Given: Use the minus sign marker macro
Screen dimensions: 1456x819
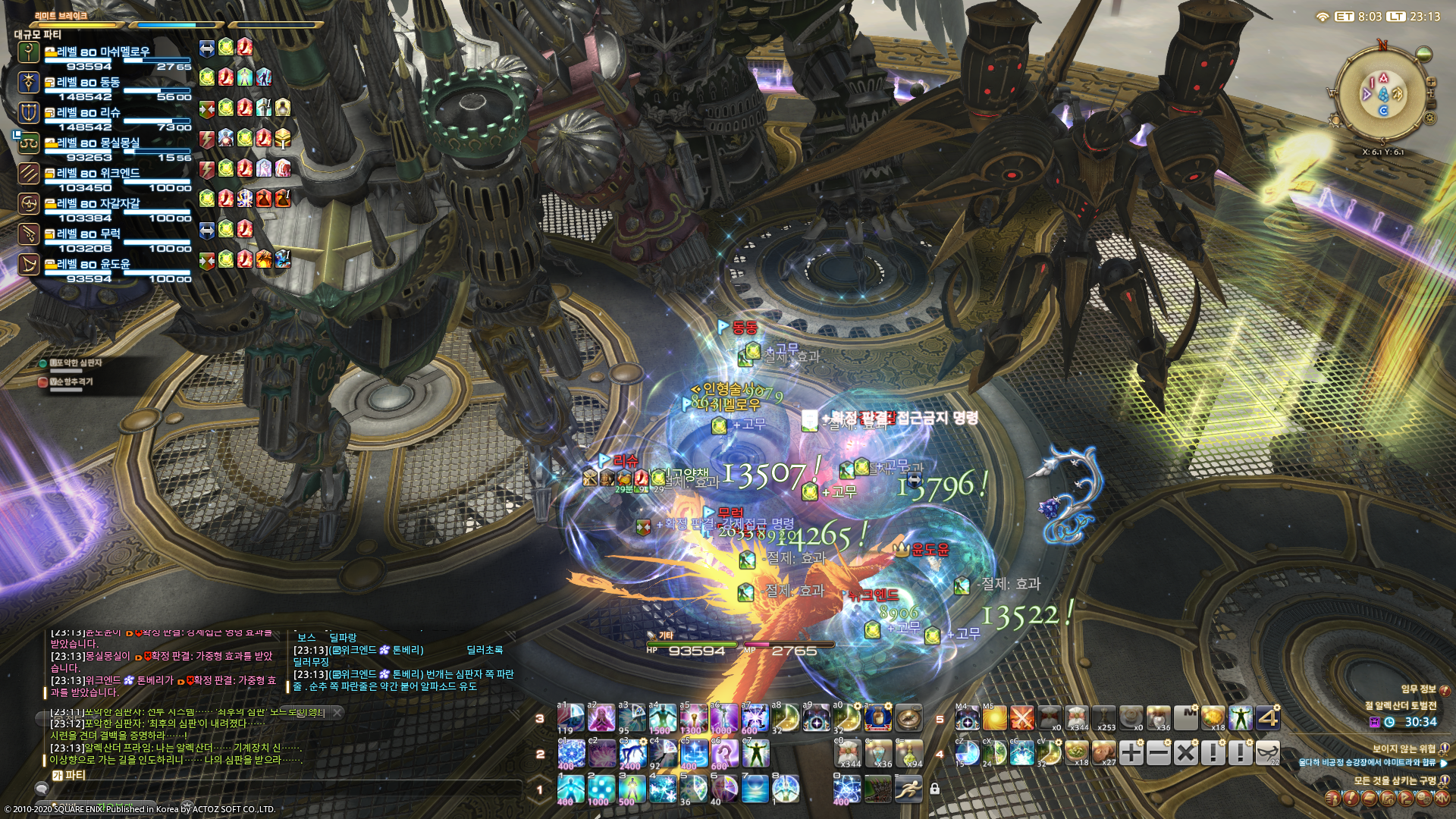Looking at the screenshot, I should [1158, 753].
